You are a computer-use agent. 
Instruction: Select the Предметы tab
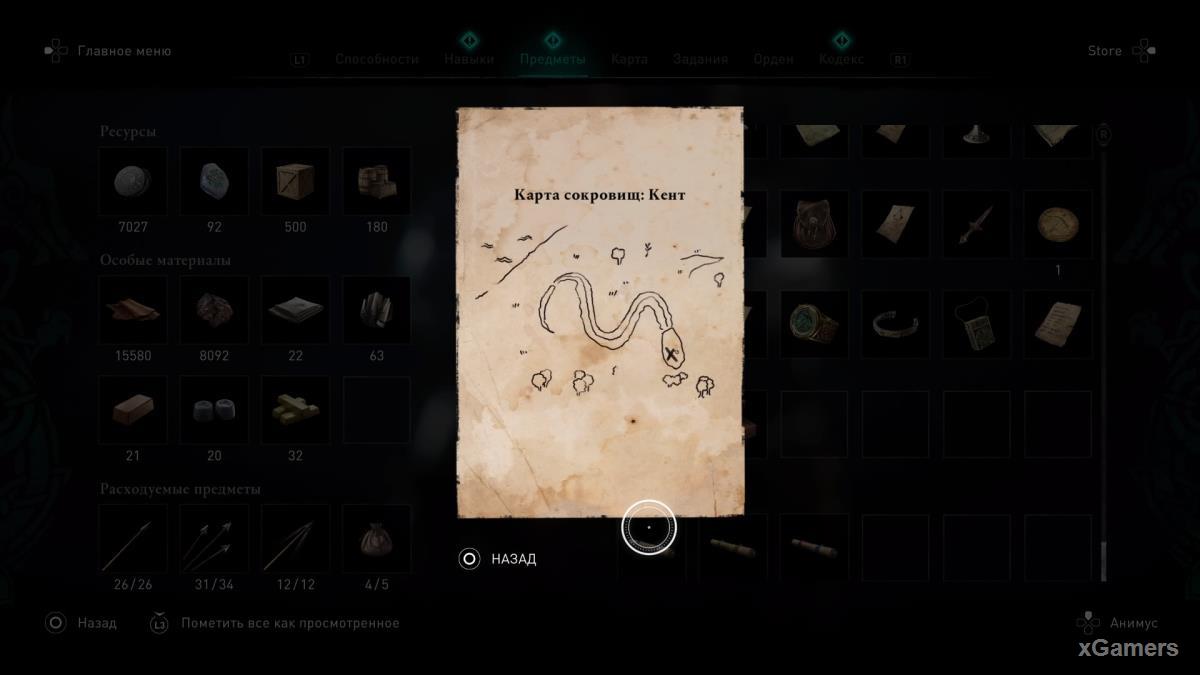(552, 59)
